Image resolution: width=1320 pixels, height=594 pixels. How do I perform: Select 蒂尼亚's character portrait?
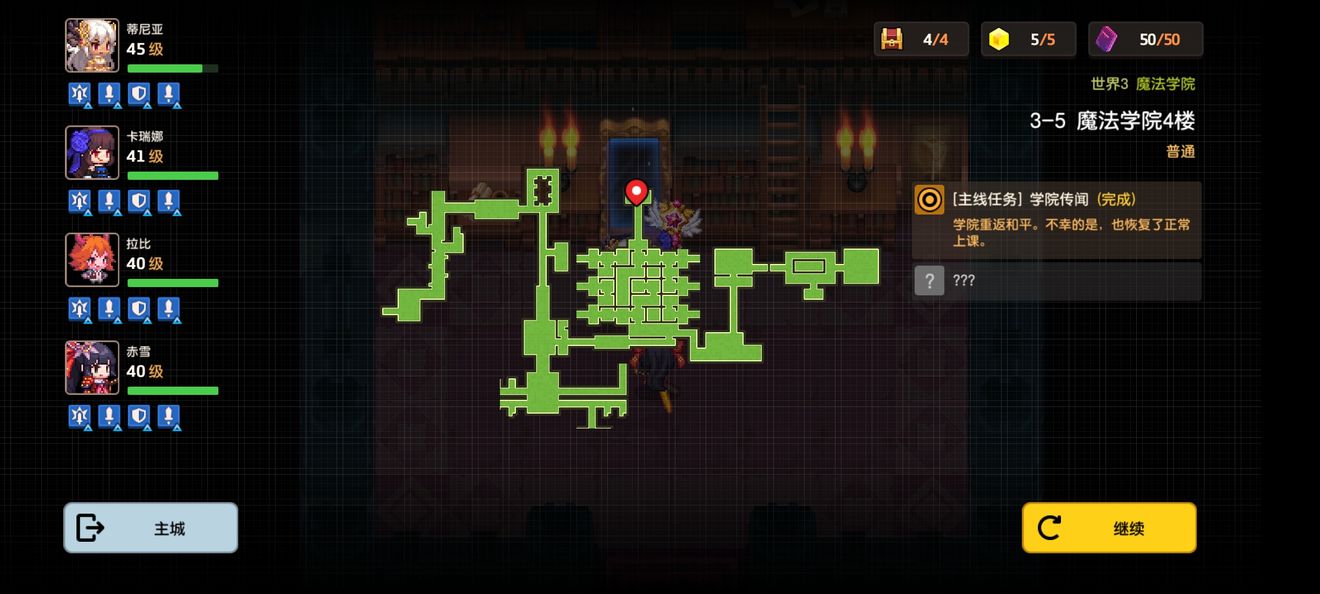coord(92,46)
